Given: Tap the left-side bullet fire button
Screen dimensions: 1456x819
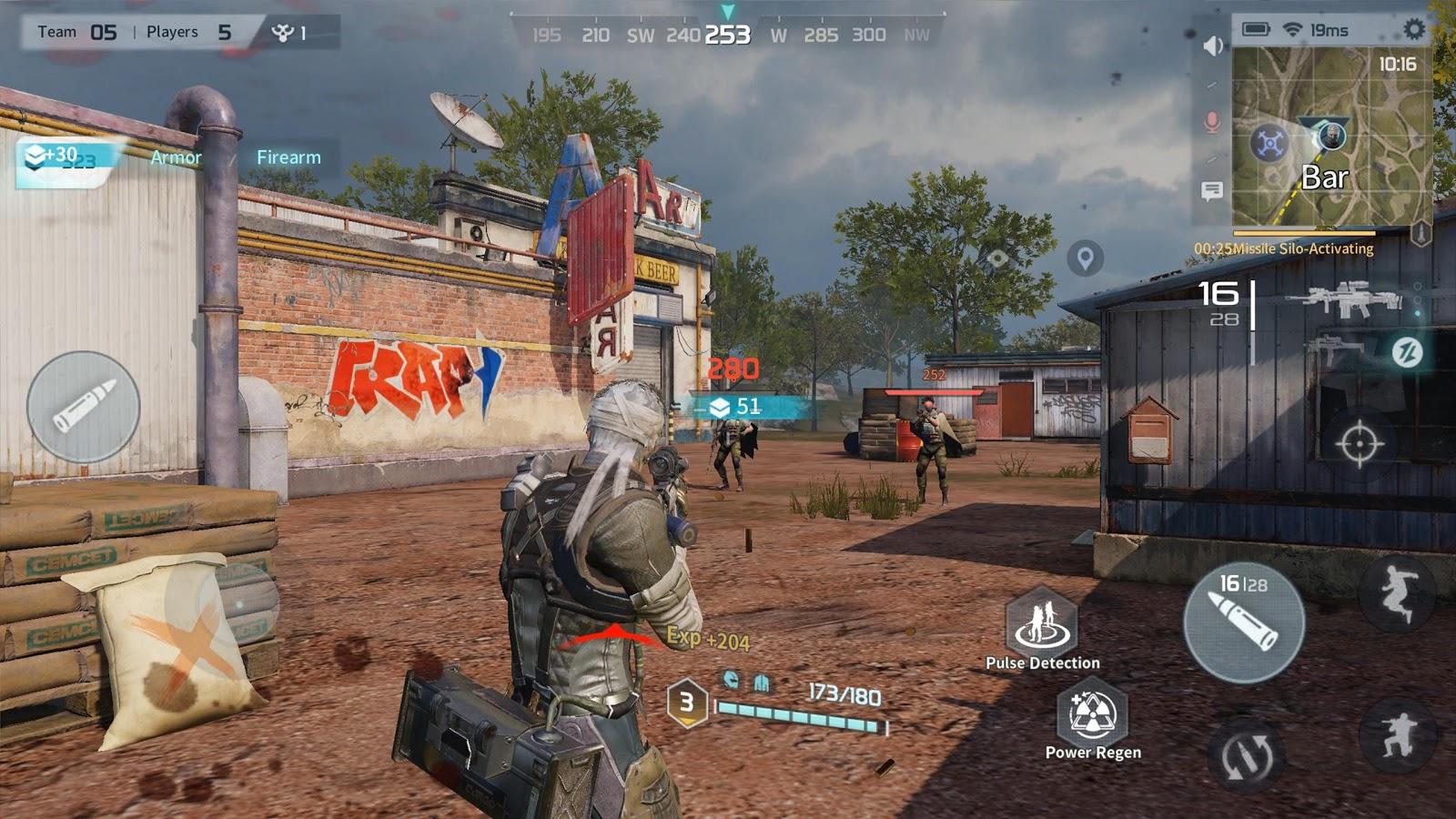Looking at the screenshot, I should [x=84, y=407].
